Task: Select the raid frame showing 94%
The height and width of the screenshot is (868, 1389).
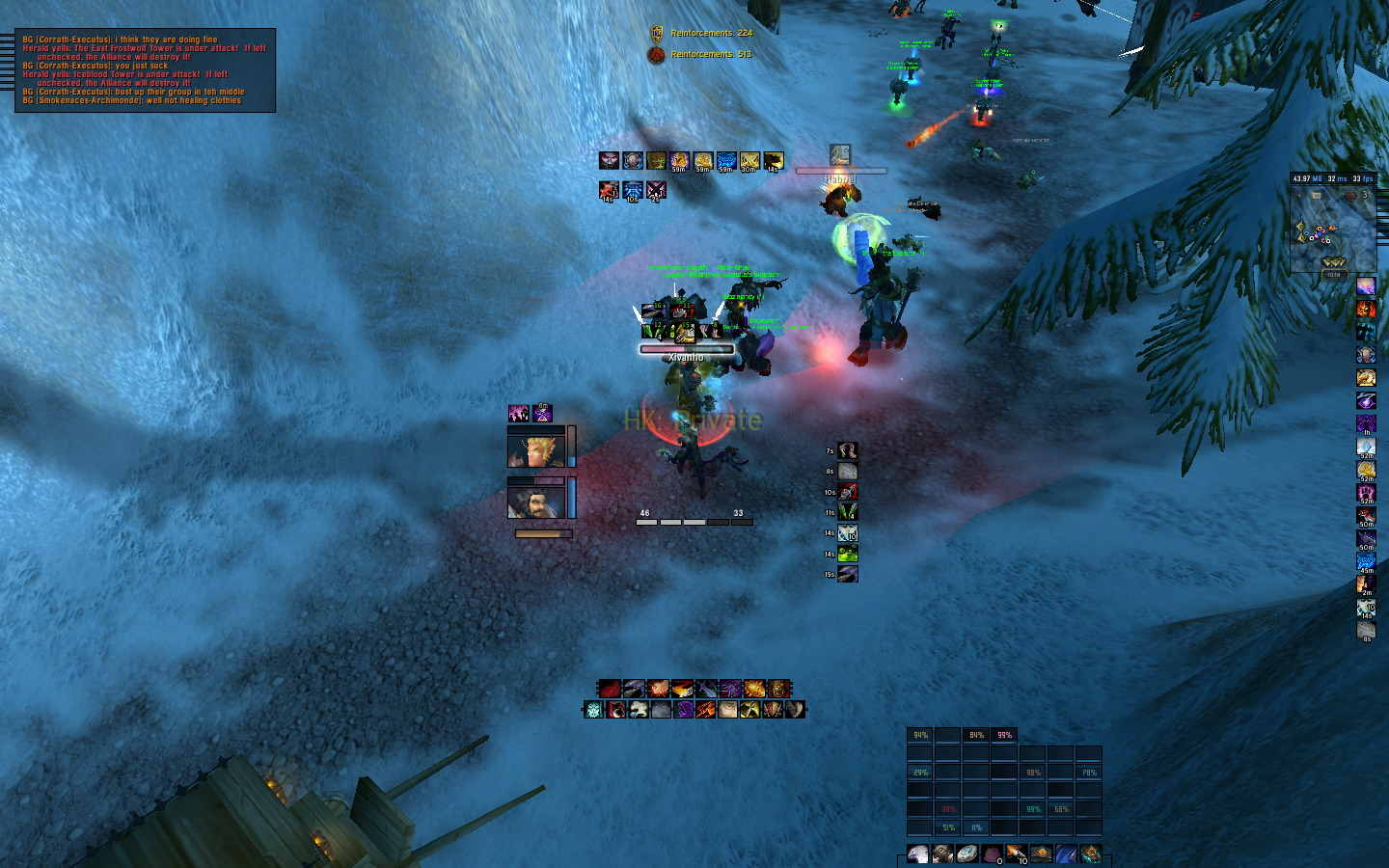Action: (x=920, y=735)
